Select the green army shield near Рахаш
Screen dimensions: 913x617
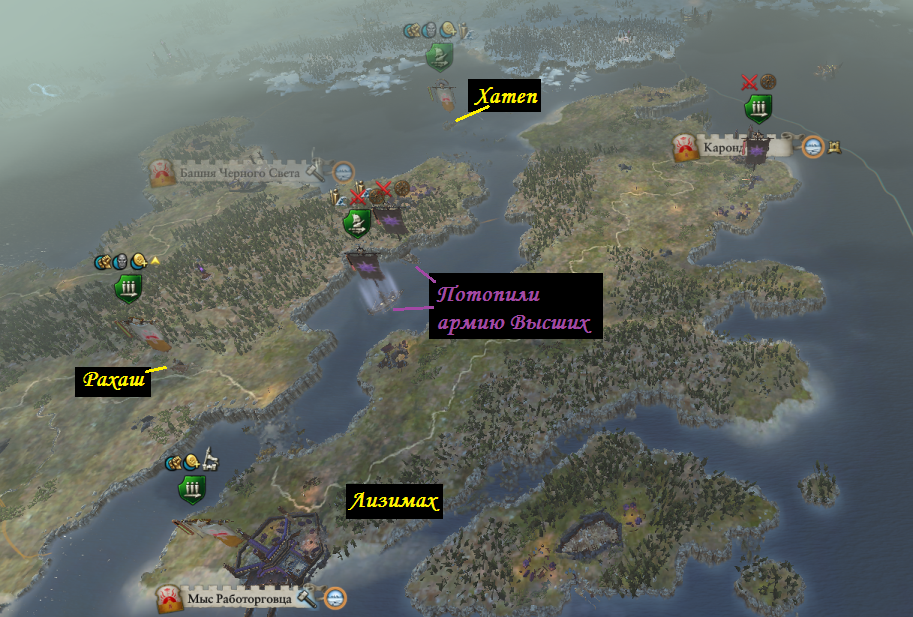(128, 289)
